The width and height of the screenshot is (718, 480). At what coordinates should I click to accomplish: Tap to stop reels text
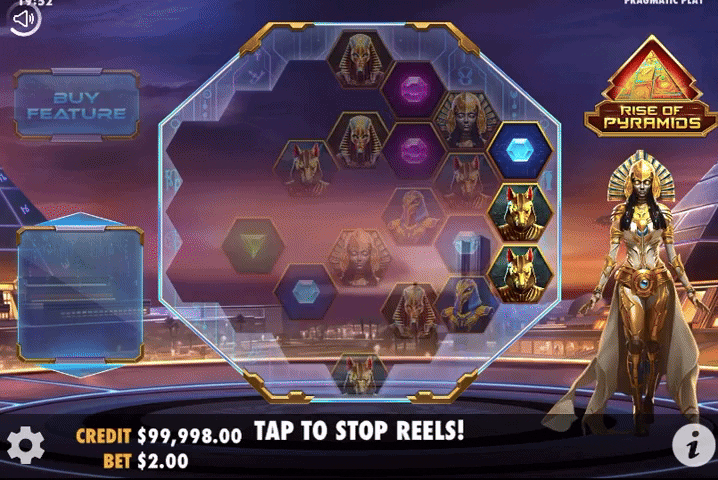(359, 432)
